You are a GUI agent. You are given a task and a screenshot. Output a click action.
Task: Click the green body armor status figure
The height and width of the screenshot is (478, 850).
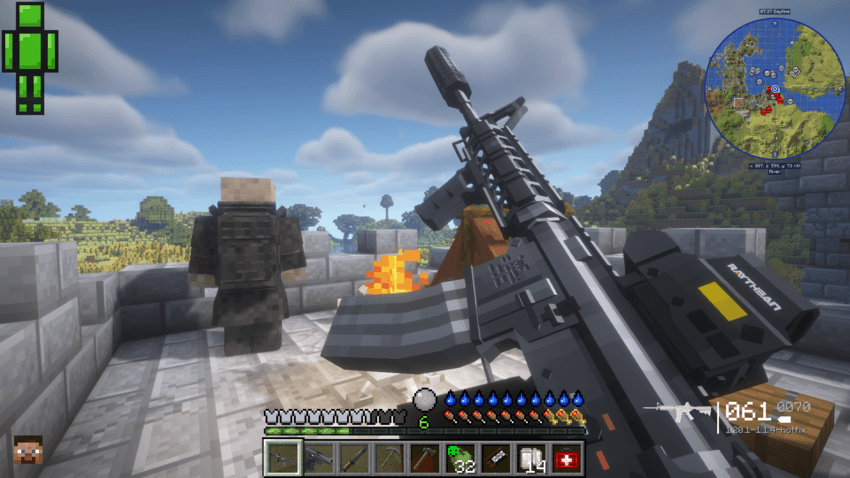point(30,57)
